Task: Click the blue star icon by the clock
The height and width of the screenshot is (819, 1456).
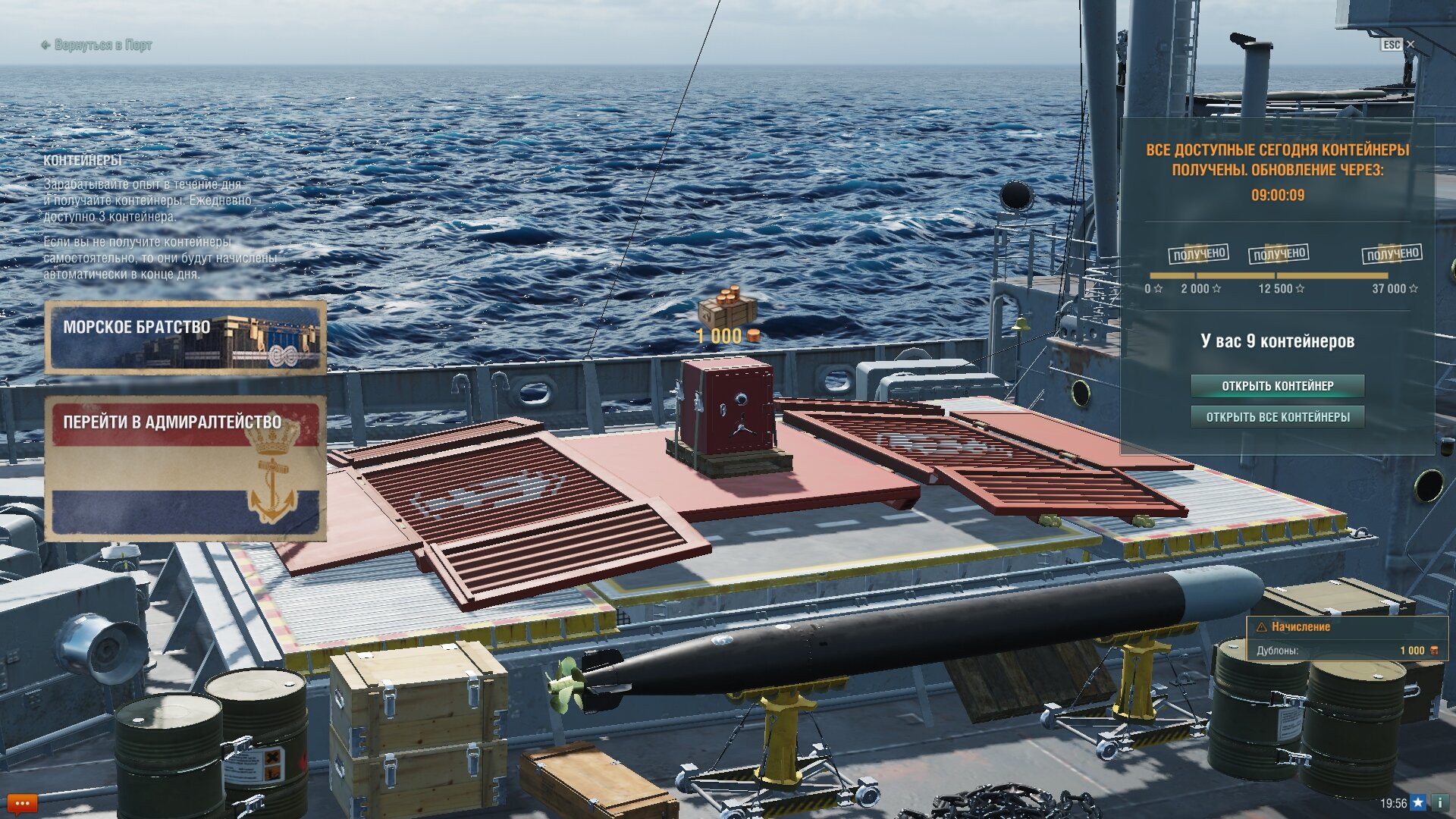Action: [1418, 803]
